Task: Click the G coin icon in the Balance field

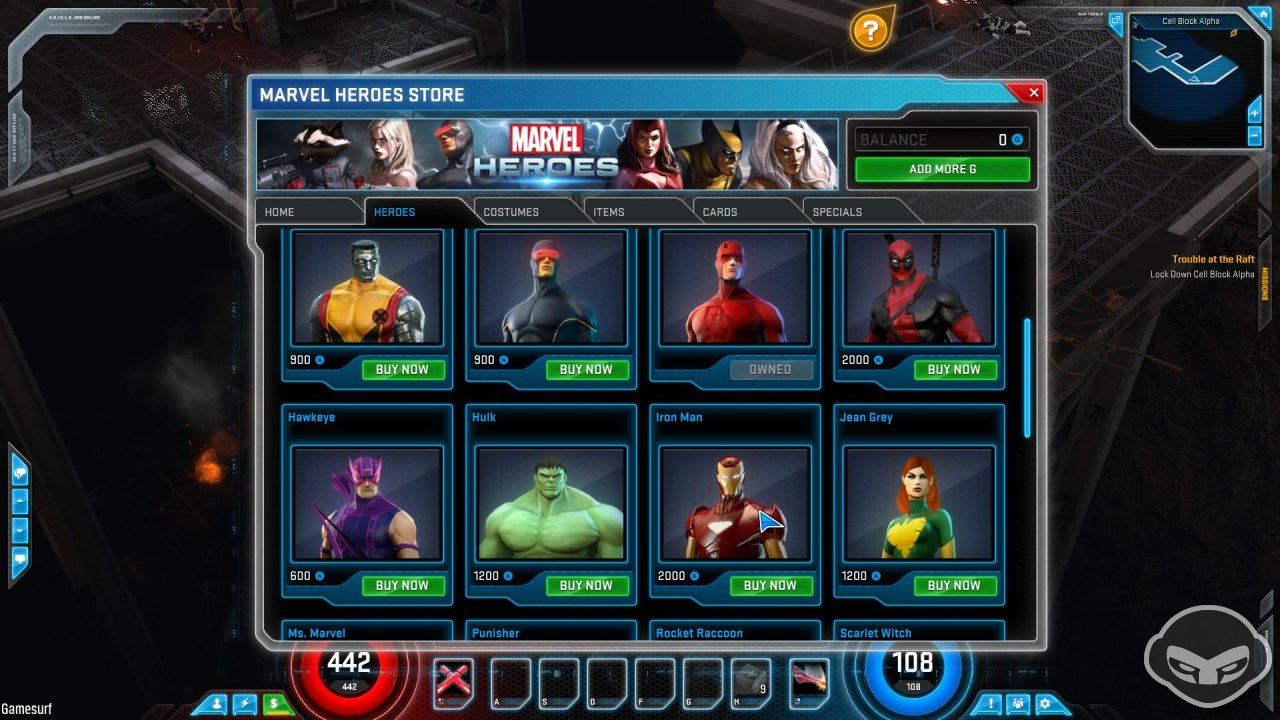Action: coord(1016,139)
